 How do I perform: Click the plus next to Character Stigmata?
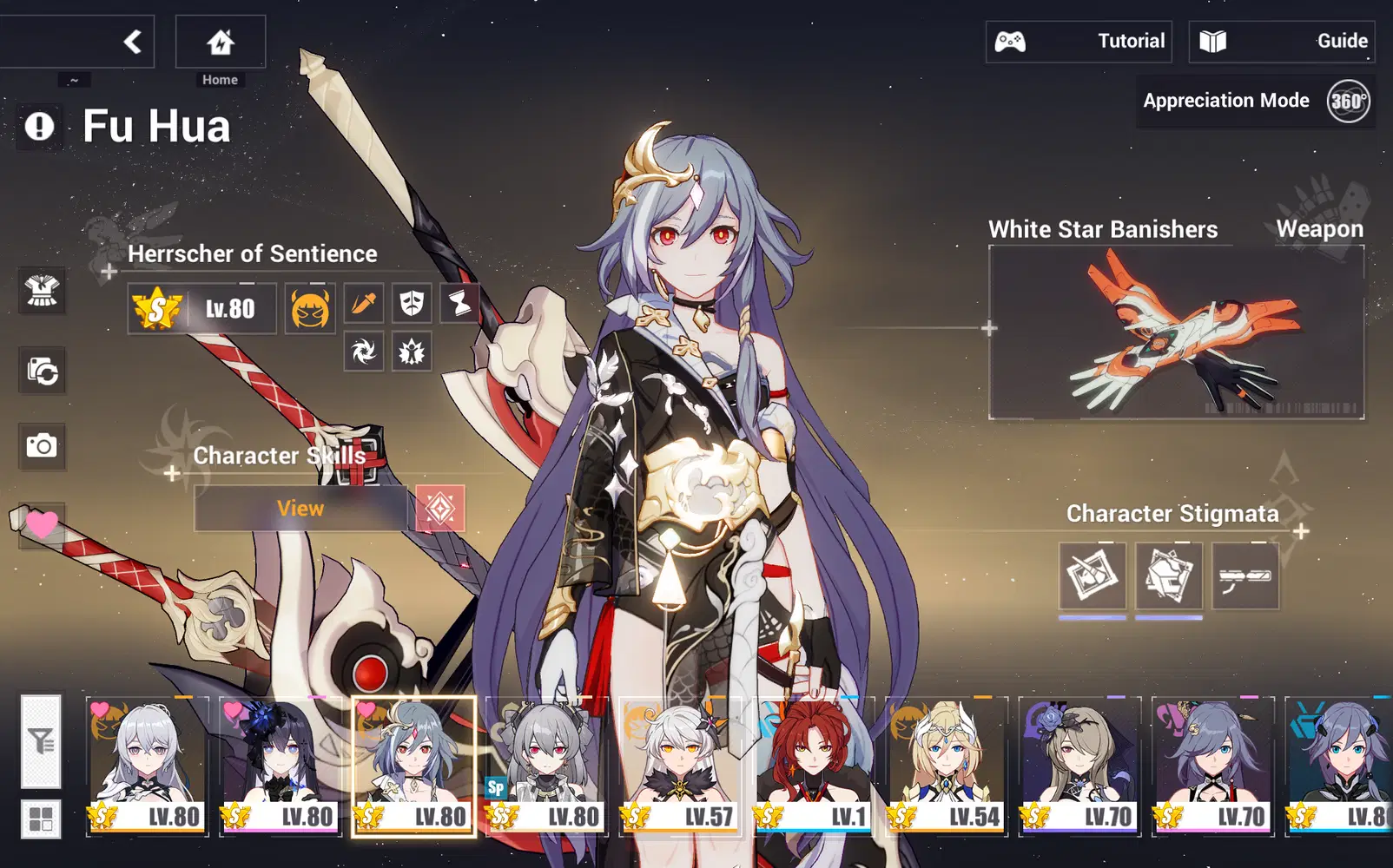(x=1301, y=529)
